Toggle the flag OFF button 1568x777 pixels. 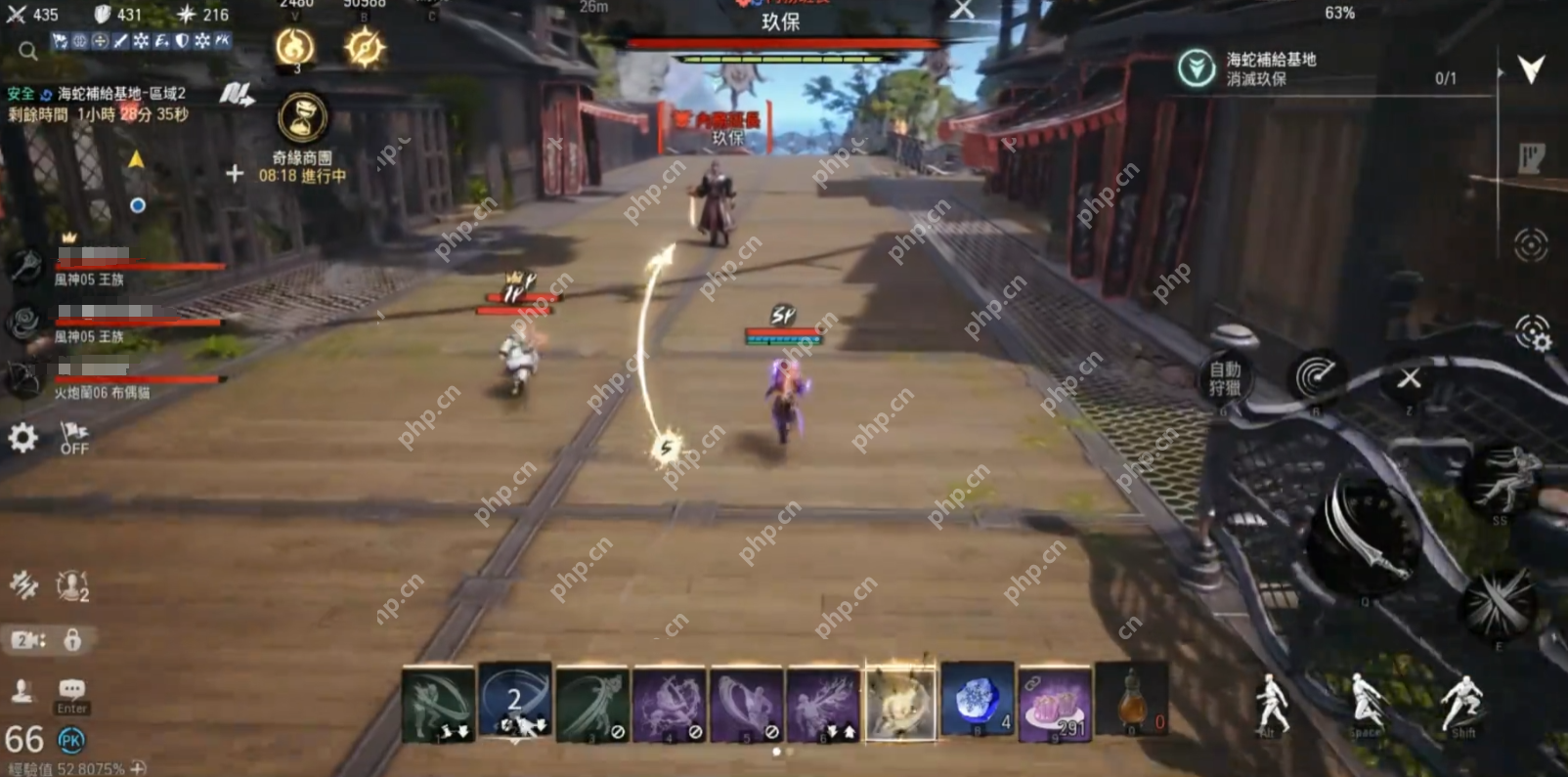(74, 438)
